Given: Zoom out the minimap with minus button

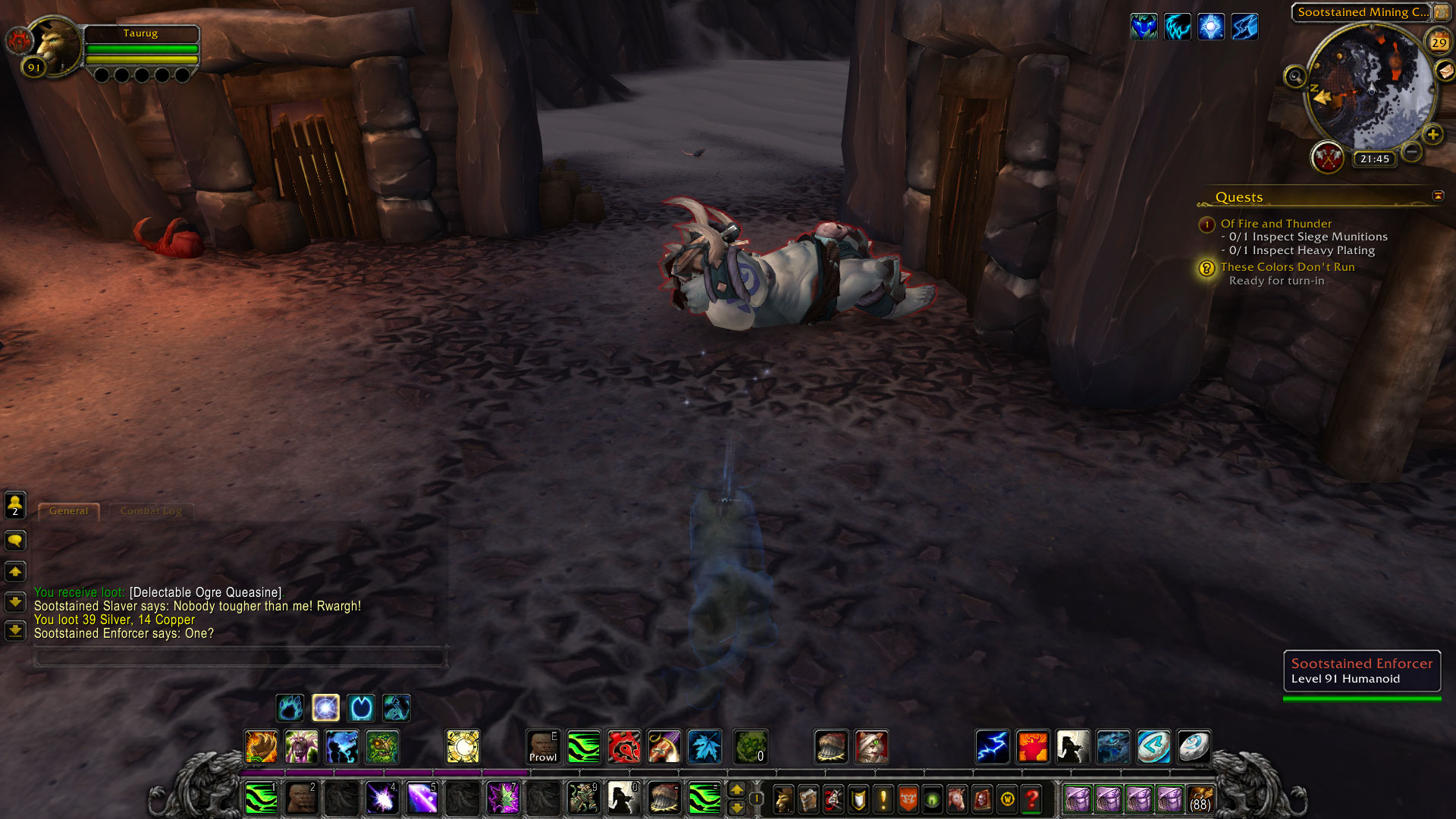Looking at the screenshot, I should pos(1411,152).
